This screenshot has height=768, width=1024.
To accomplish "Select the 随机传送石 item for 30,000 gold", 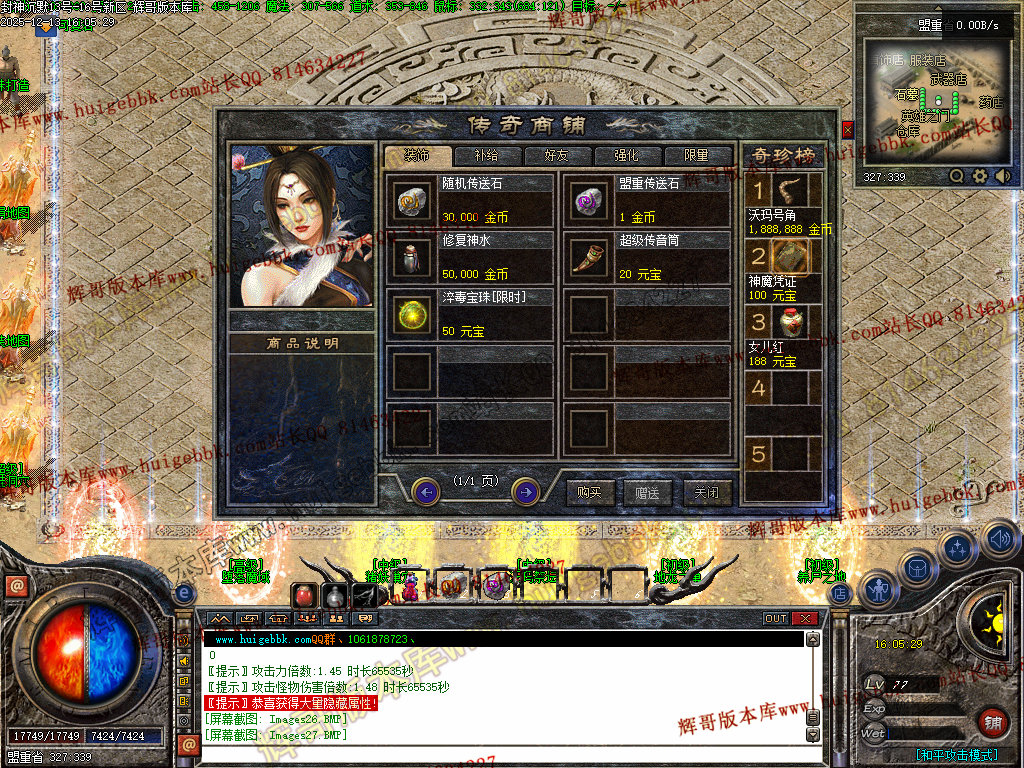I will [x=410, y=201].
